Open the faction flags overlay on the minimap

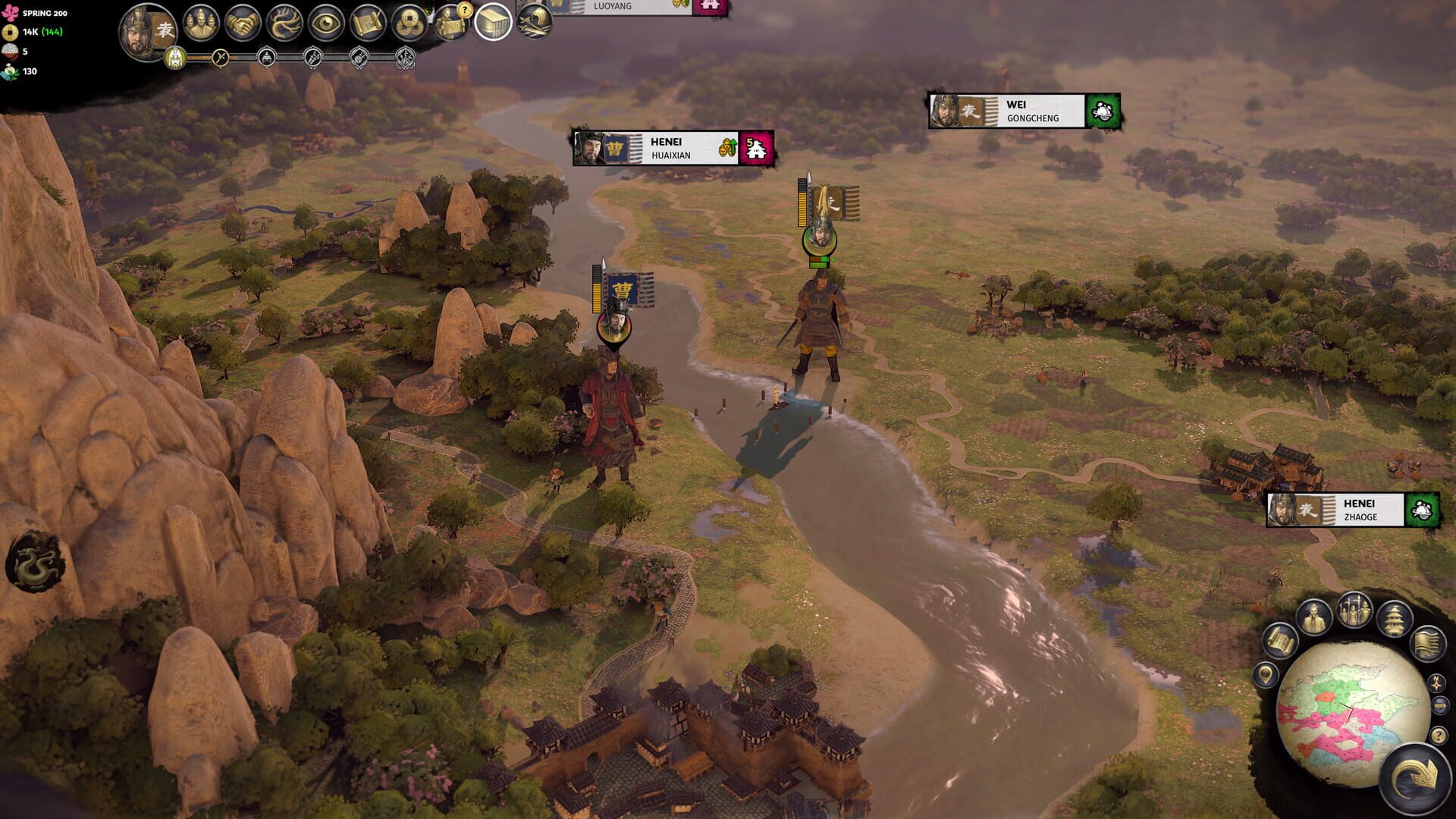(1428, 644)
